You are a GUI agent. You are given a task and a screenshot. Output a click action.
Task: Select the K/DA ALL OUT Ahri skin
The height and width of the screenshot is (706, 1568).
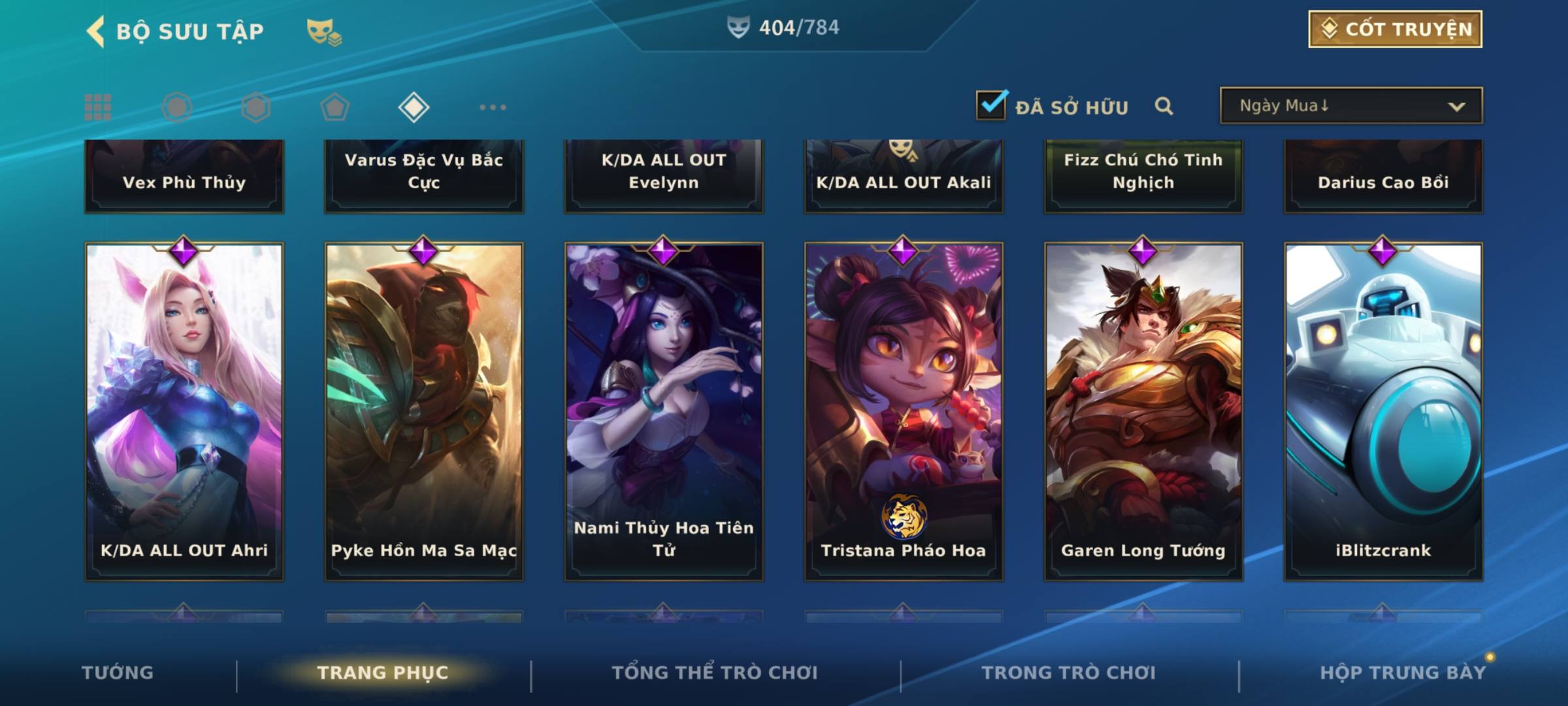(x=184, y=412)
